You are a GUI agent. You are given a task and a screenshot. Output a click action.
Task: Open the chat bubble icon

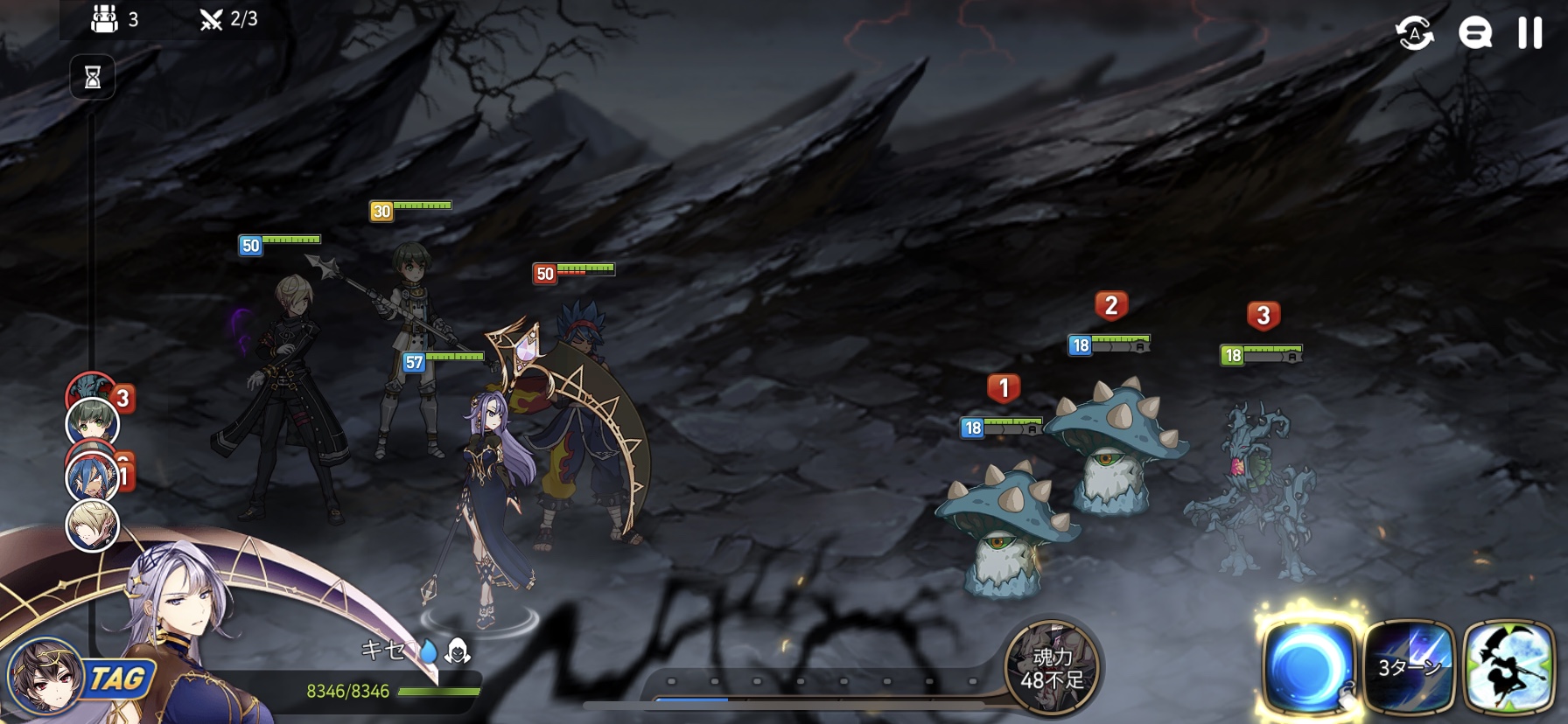(x=1474, y=34)
